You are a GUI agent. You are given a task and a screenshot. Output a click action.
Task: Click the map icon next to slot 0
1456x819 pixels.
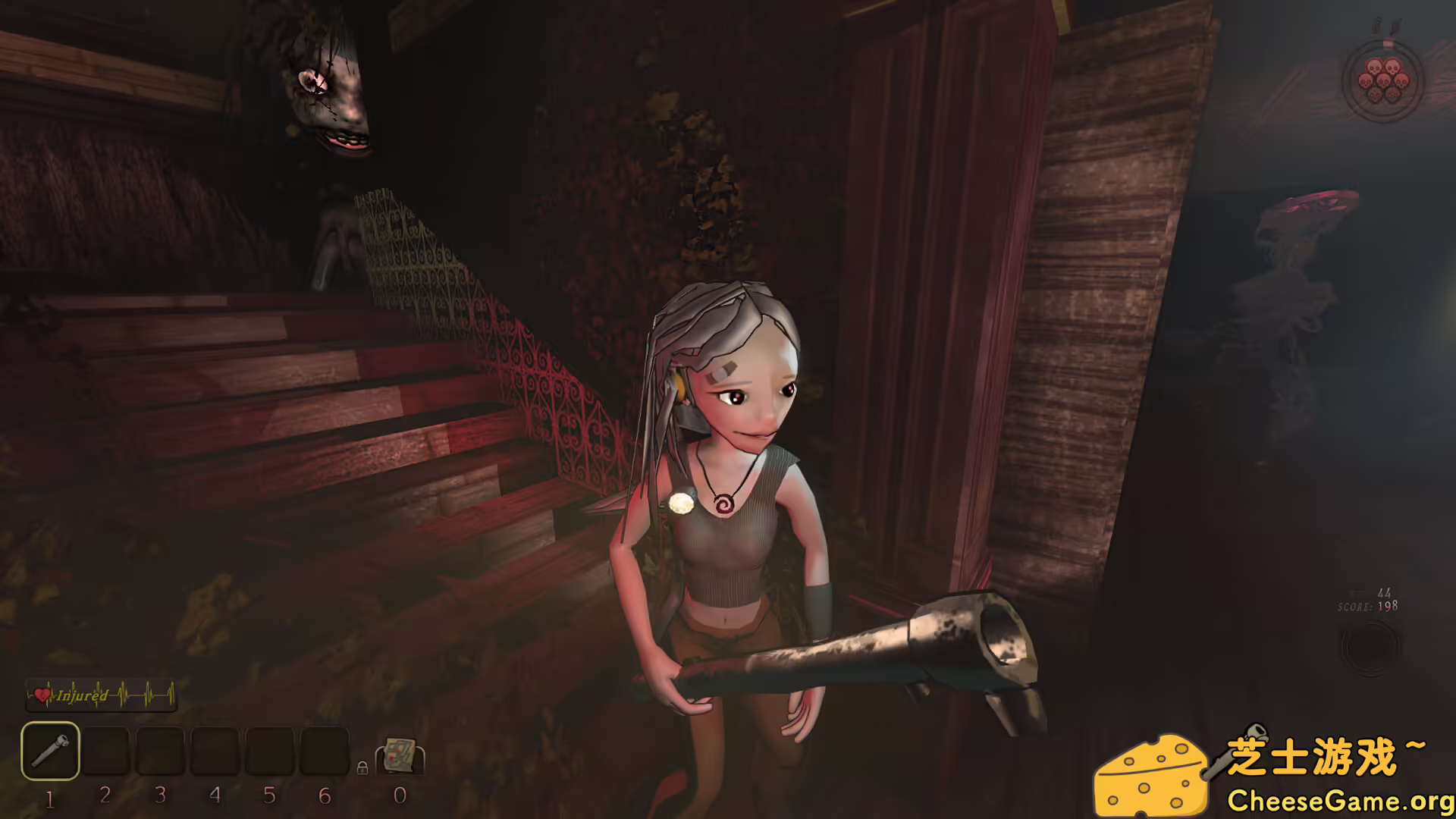[x=400, y=756]
